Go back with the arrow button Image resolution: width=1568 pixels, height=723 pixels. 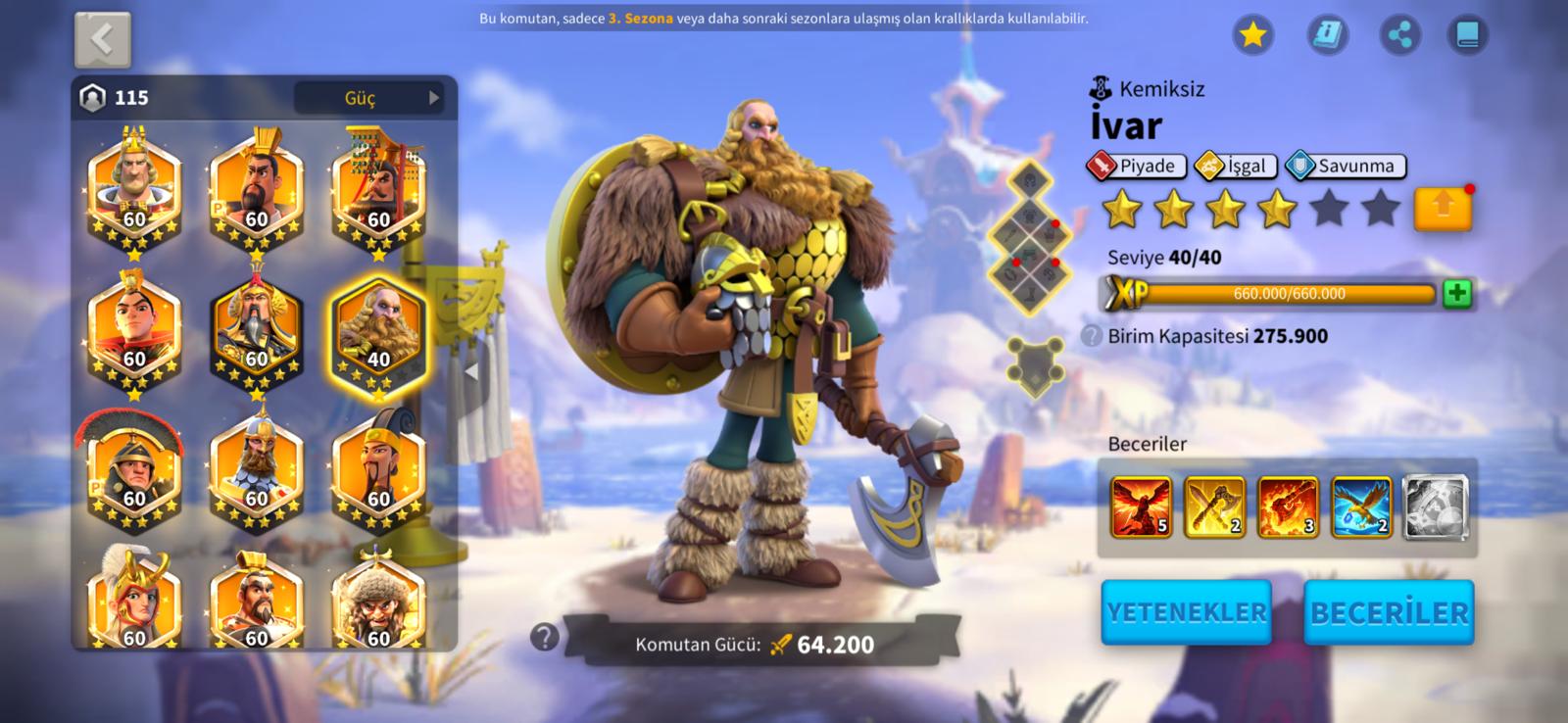[x=103, y=39]
